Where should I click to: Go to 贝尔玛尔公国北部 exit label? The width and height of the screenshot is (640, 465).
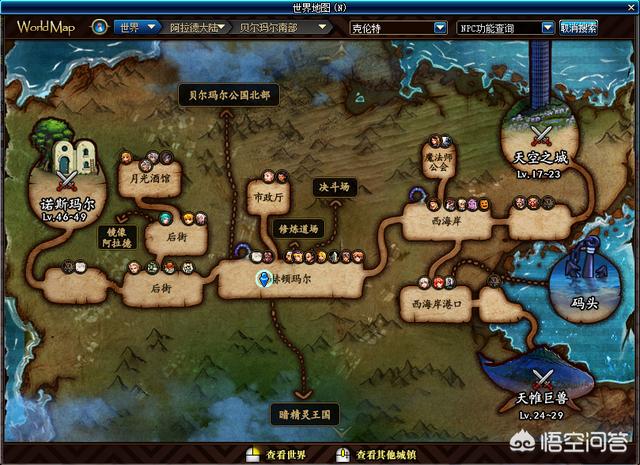(229, 95)
